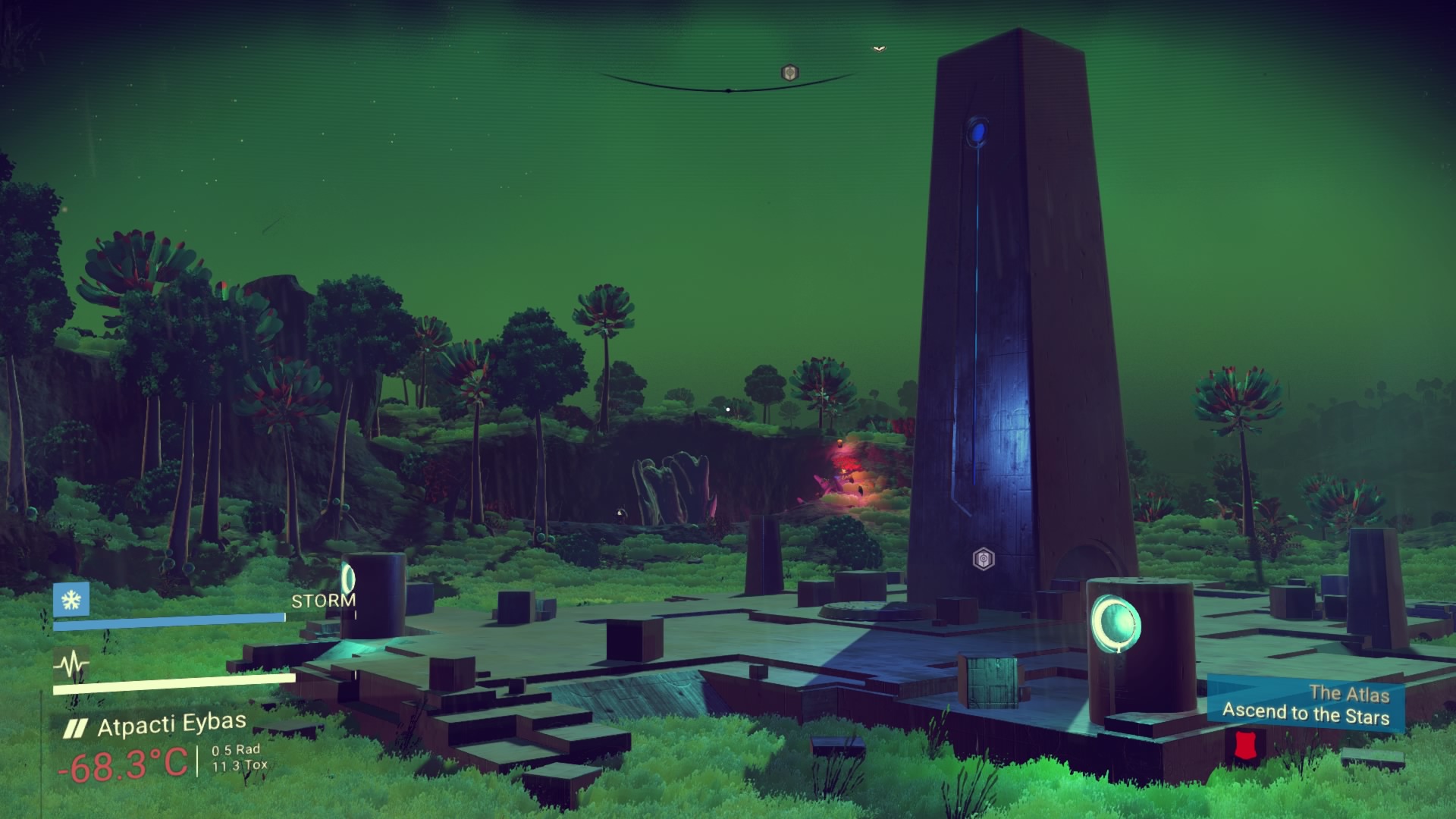Viewport: 1456px width, 819px height.
Task: Click the snowflake cold hazard icon
Action: click(71, 600)
